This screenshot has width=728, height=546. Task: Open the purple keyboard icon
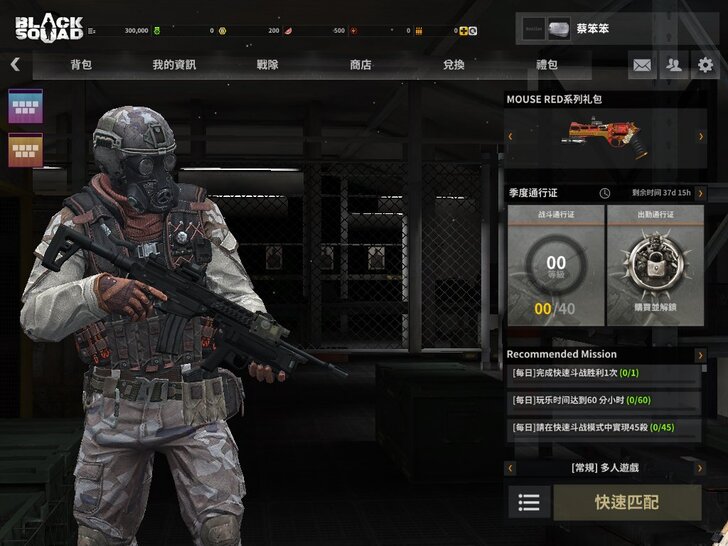(24, 107)
